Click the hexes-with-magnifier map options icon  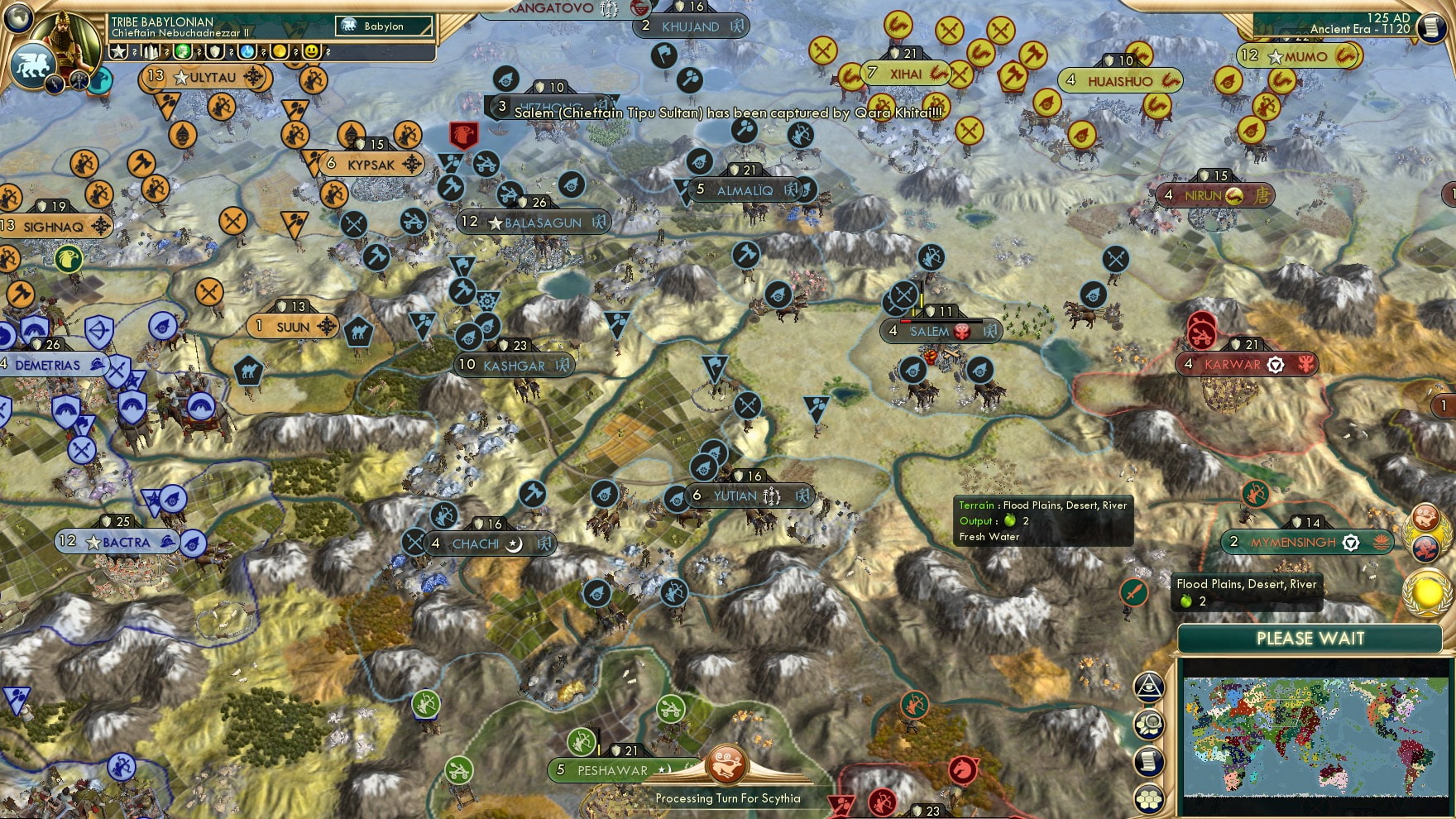[1151, 722]
